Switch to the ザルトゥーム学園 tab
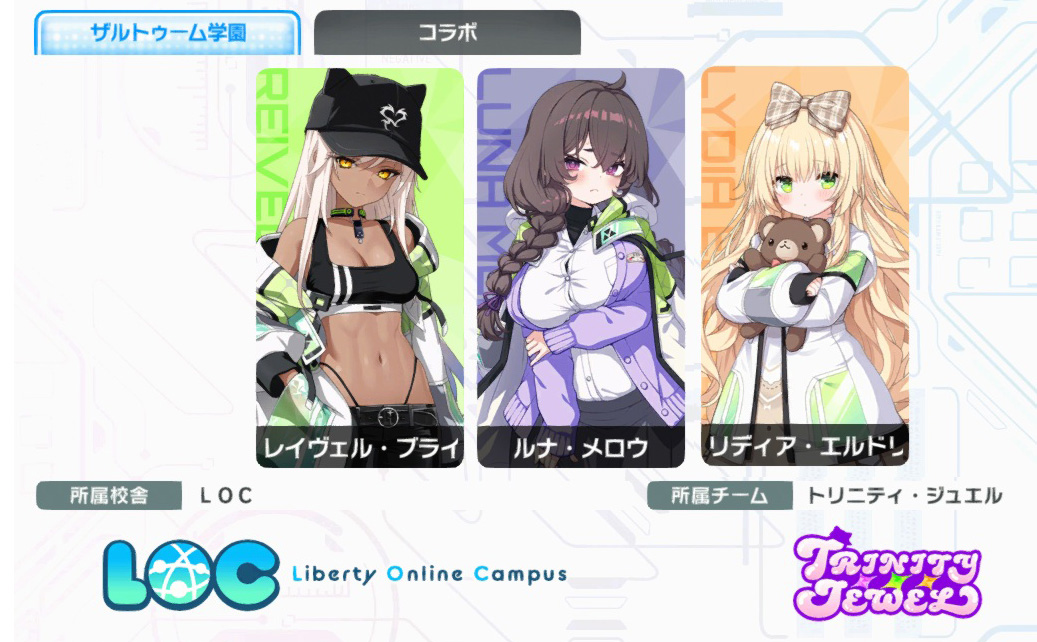The image size is (1037, 642). tap(167, 33)
